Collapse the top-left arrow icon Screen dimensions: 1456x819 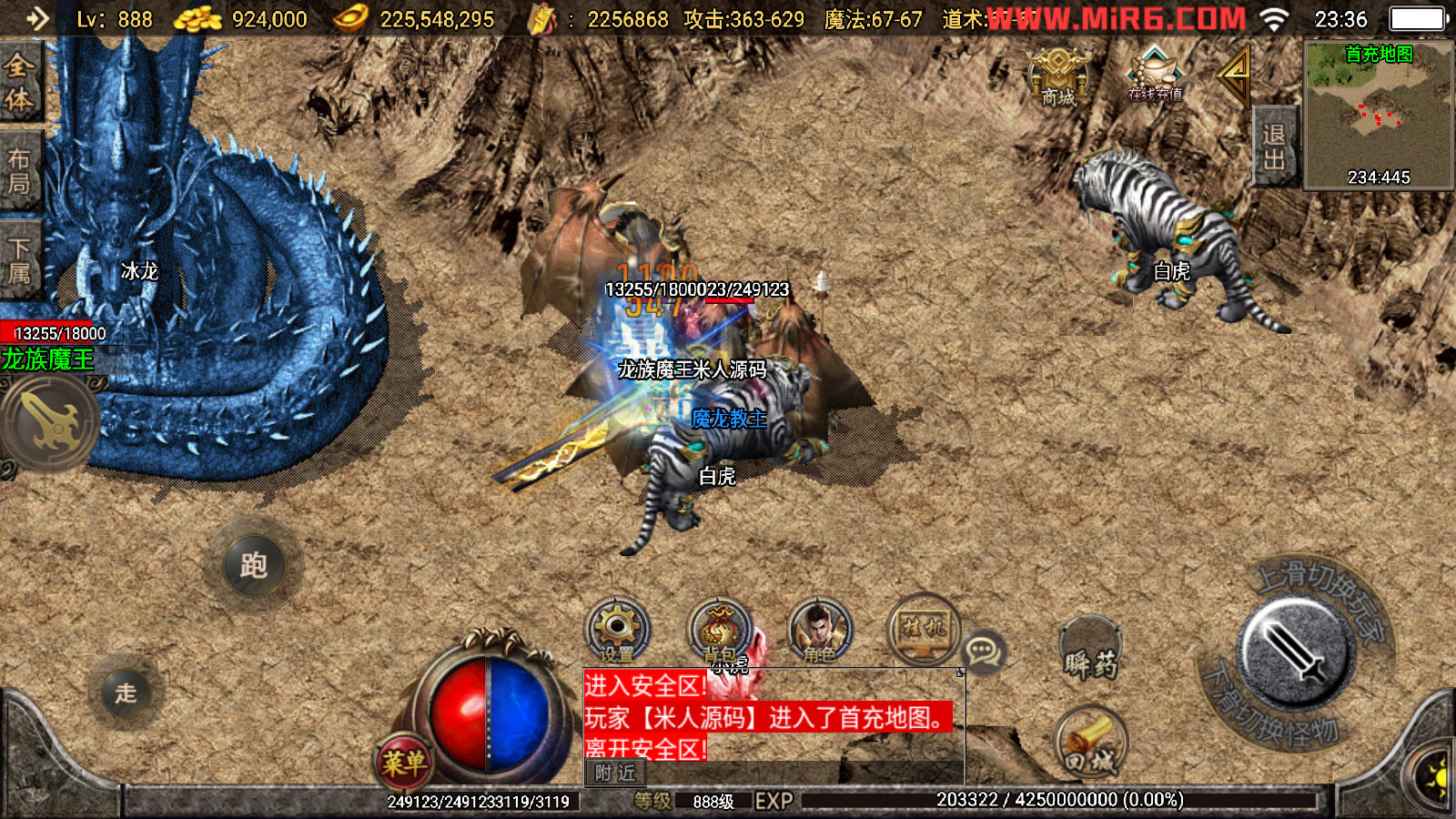point(37,18)
